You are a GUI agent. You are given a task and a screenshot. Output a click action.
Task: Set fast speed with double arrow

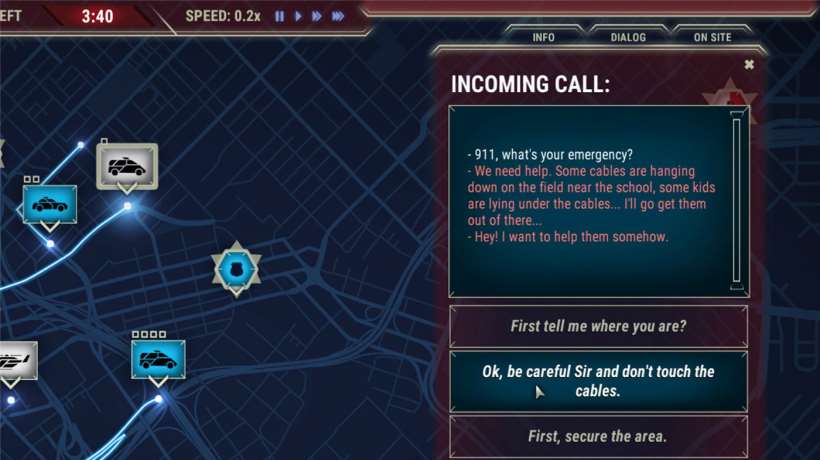317,17
